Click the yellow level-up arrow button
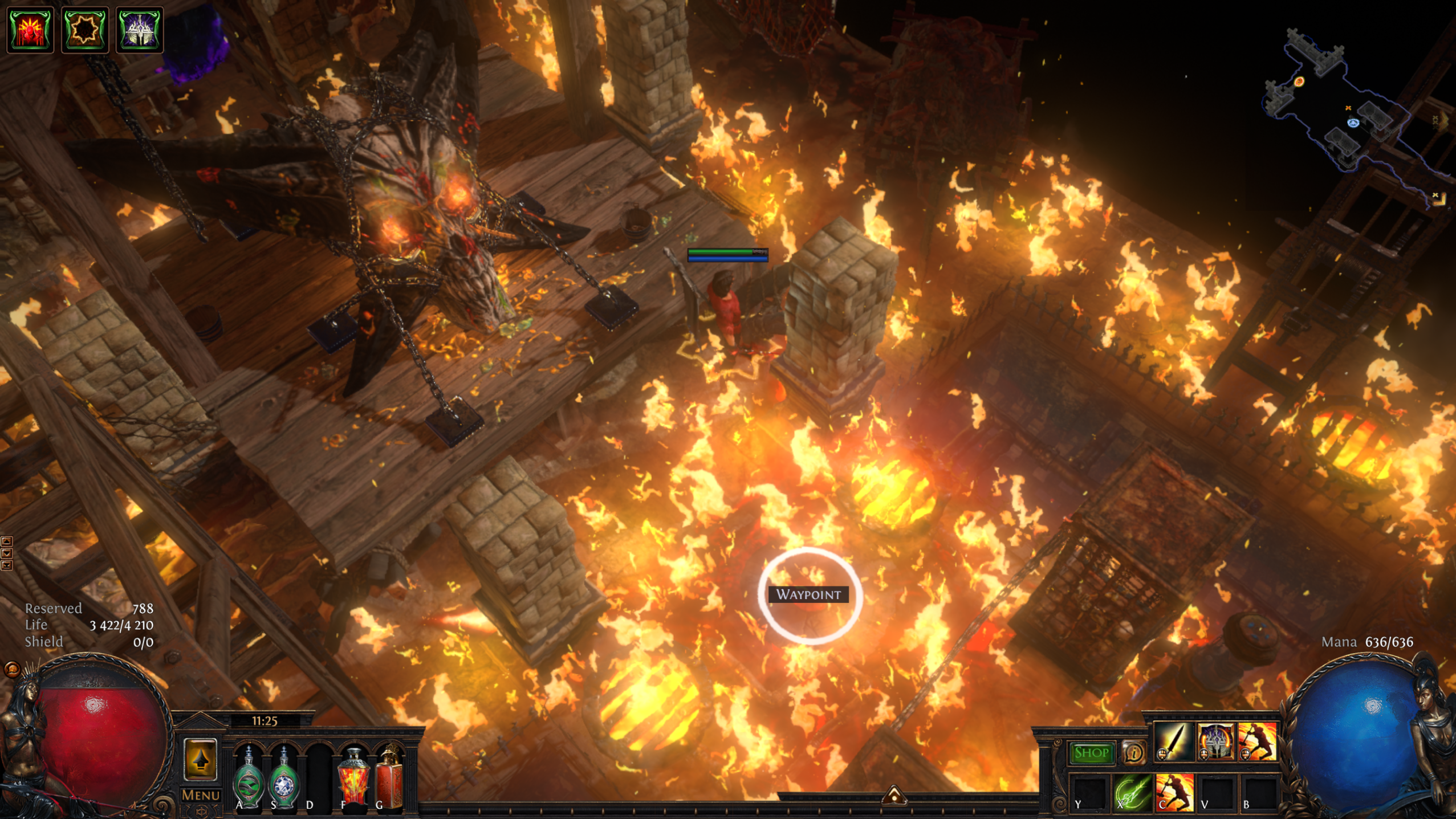Image resolution: width=1456 pixels, height=819 pixels. (200, 759)
